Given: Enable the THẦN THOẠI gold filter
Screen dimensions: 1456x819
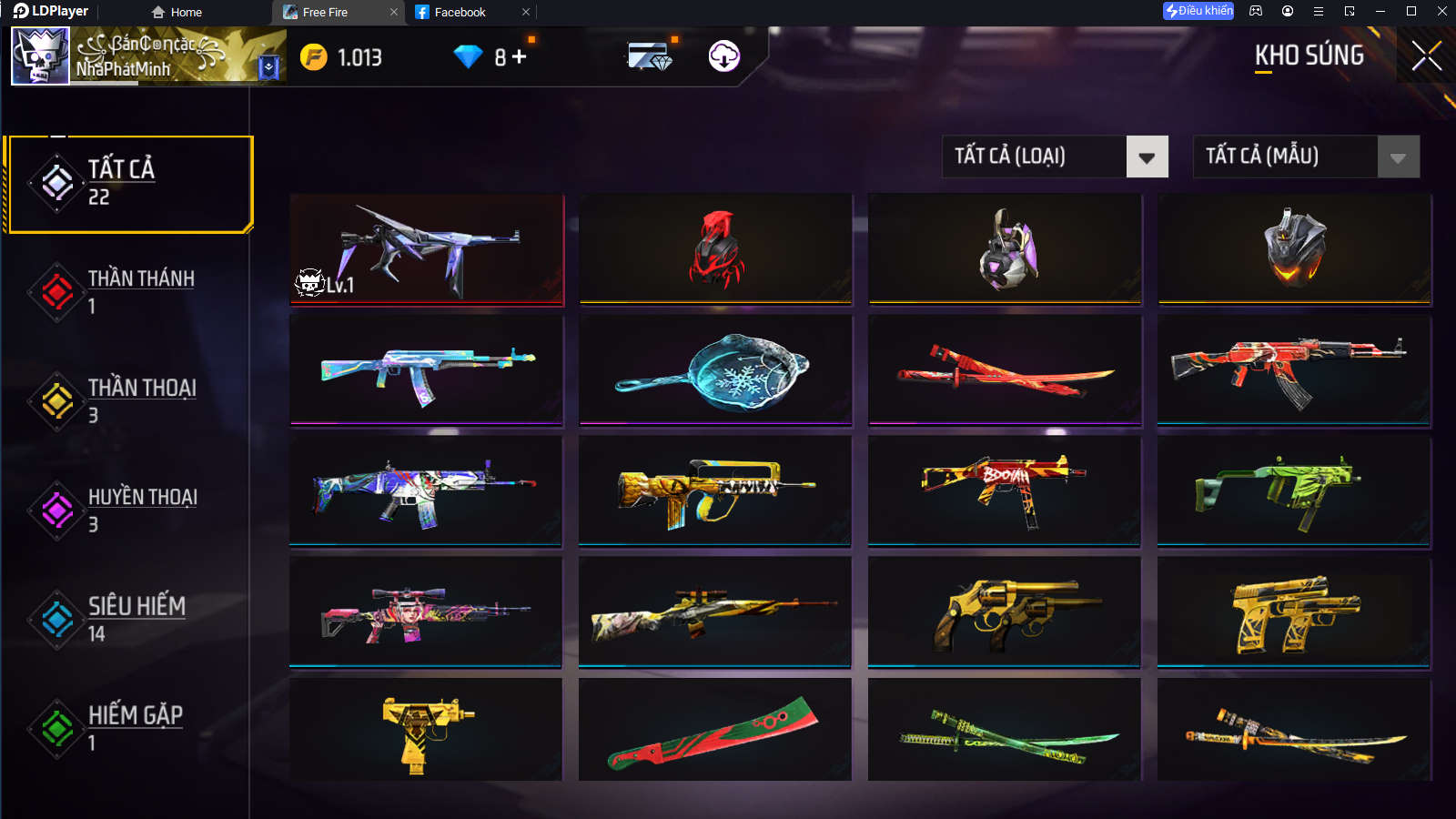Looking at the screenshot, I should [x=56, y=400].
